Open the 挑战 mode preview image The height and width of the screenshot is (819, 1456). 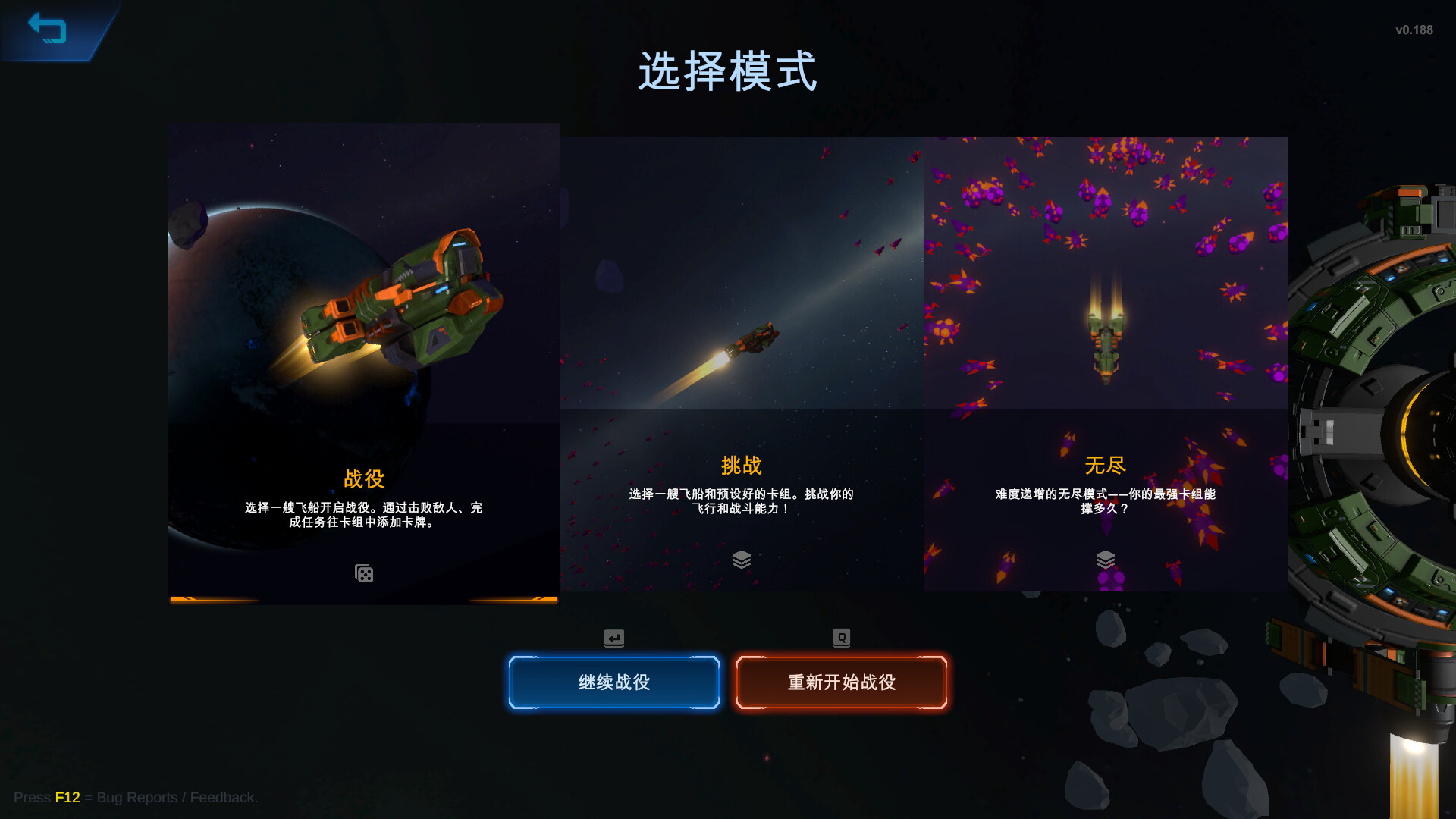pos(742,273)
